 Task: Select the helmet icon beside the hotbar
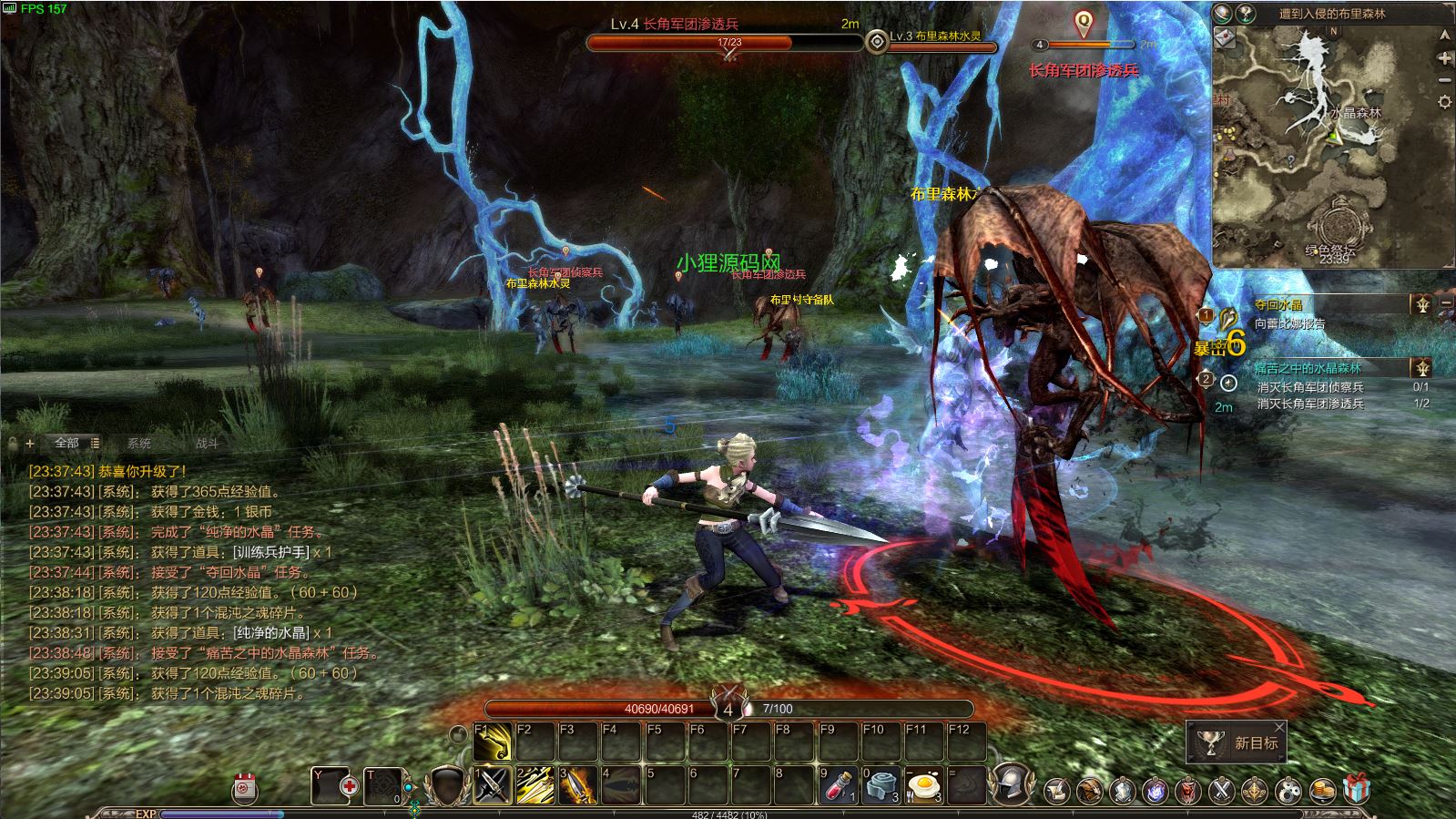click(x=1009, y=784)
